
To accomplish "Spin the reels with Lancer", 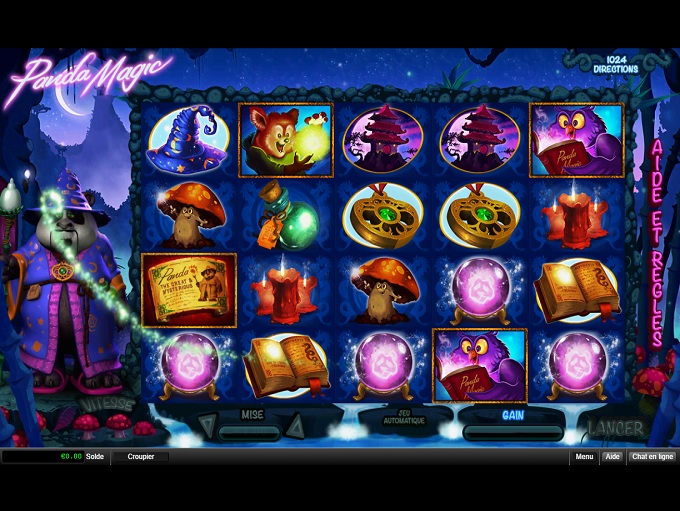I will (x=615, y=429).
